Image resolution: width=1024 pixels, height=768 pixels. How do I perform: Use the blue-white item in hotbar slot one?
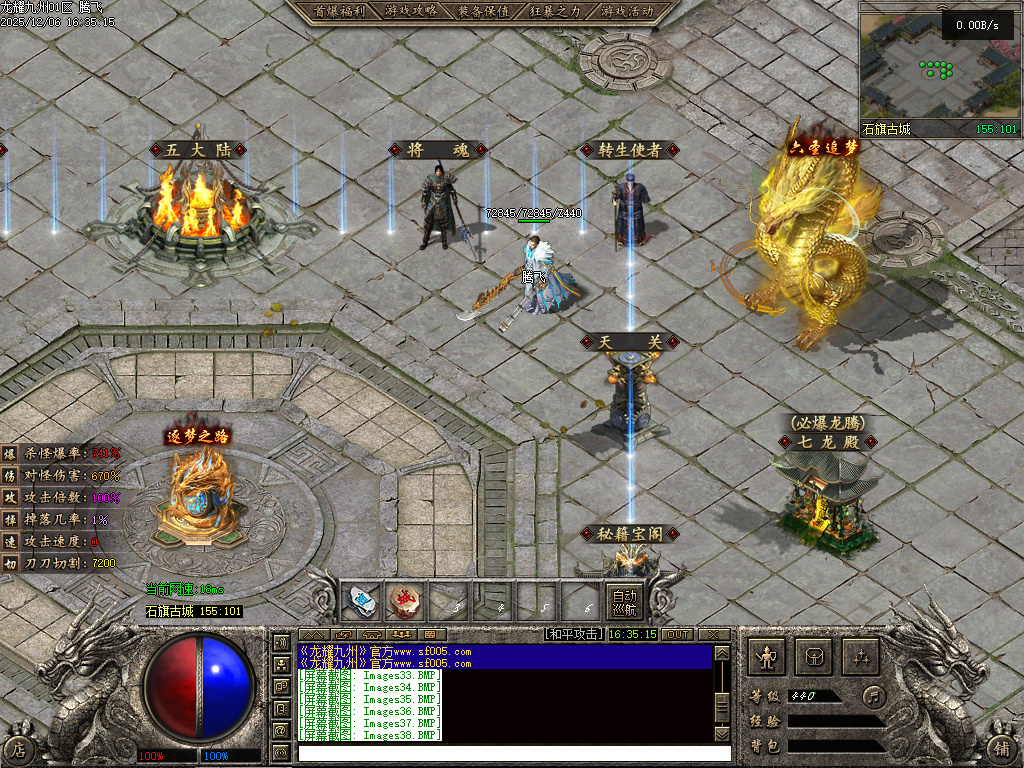tap(359, 602)
